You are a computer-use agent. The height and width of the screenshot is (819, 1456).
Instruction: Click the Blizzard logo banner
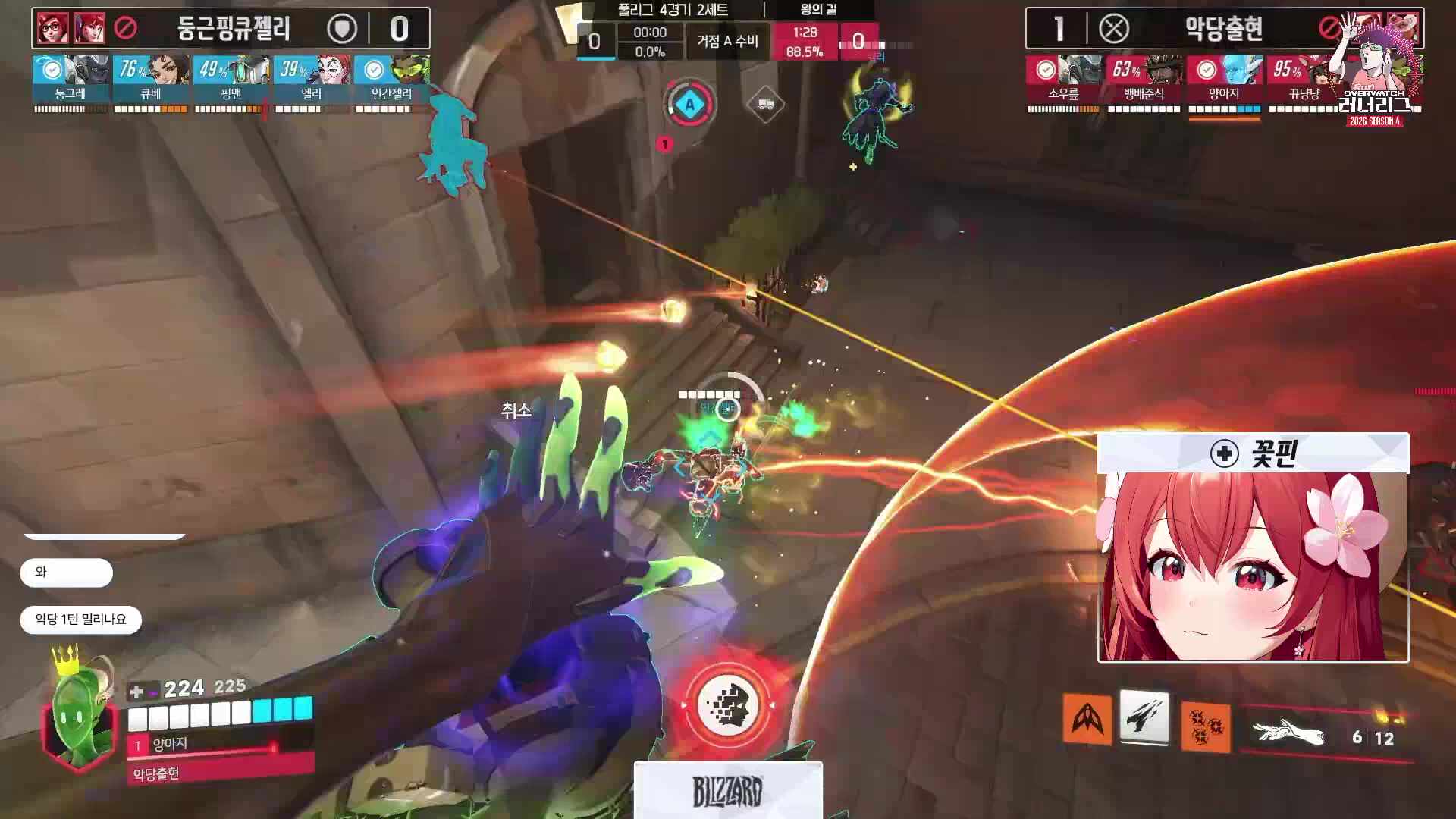728,791
